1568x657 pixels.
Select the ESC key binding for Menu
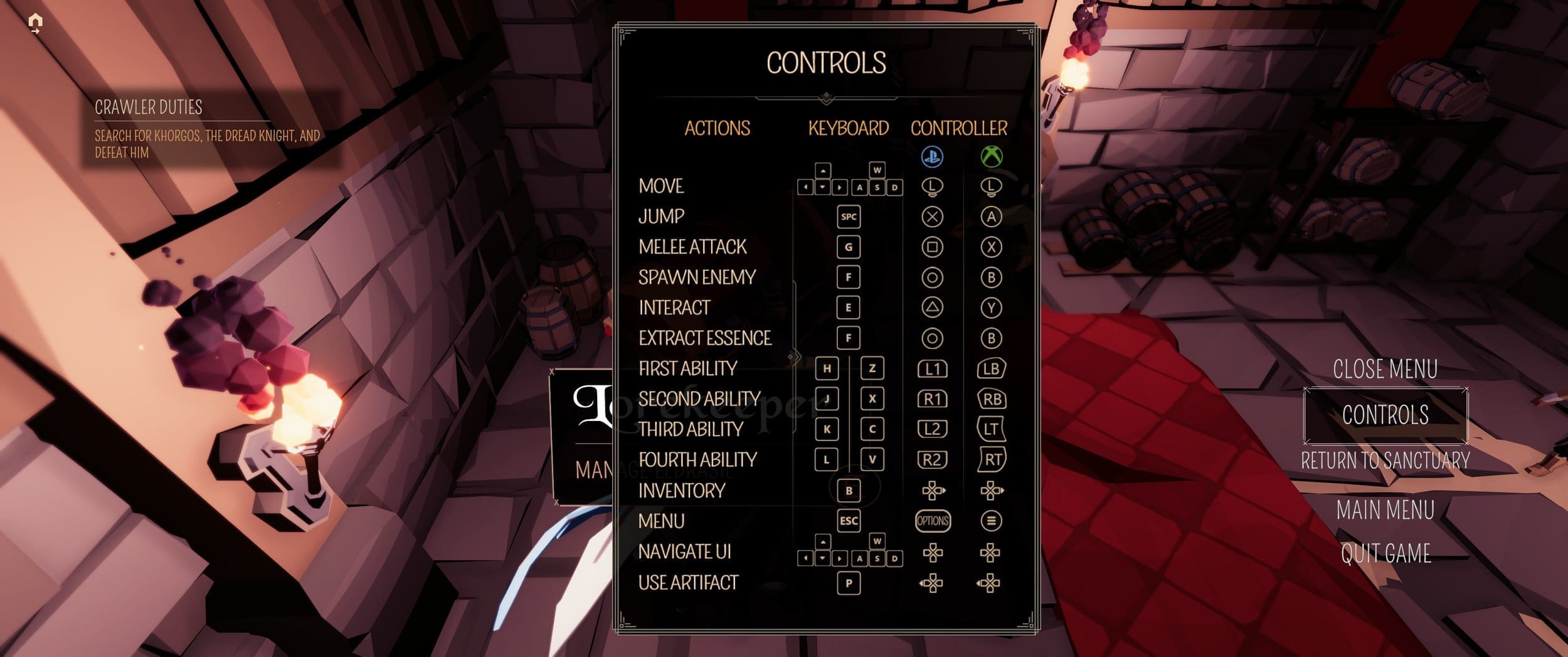(849, 520)
